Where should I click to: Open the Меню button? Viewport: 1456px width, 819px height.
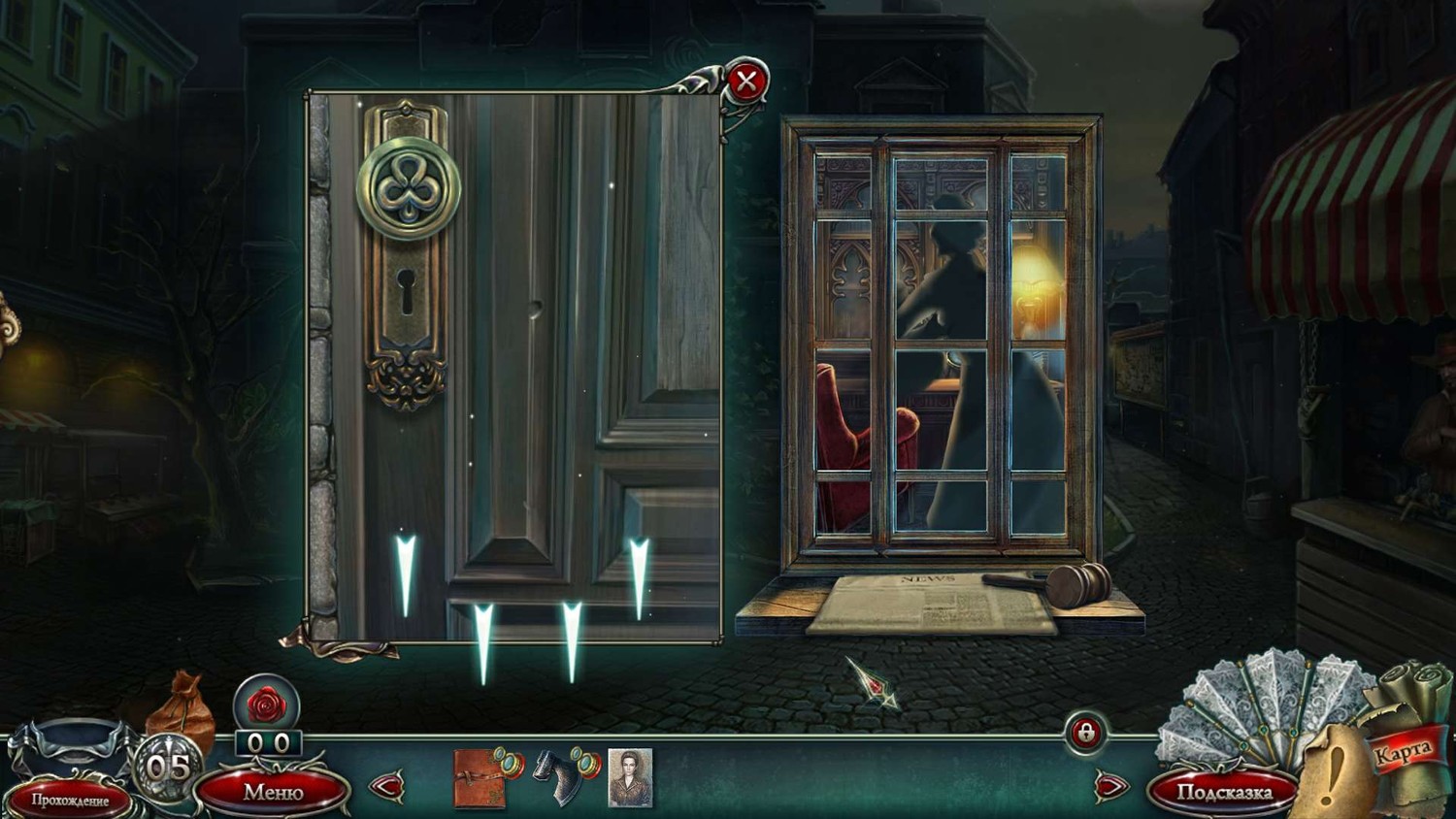[x=273, y=792]
